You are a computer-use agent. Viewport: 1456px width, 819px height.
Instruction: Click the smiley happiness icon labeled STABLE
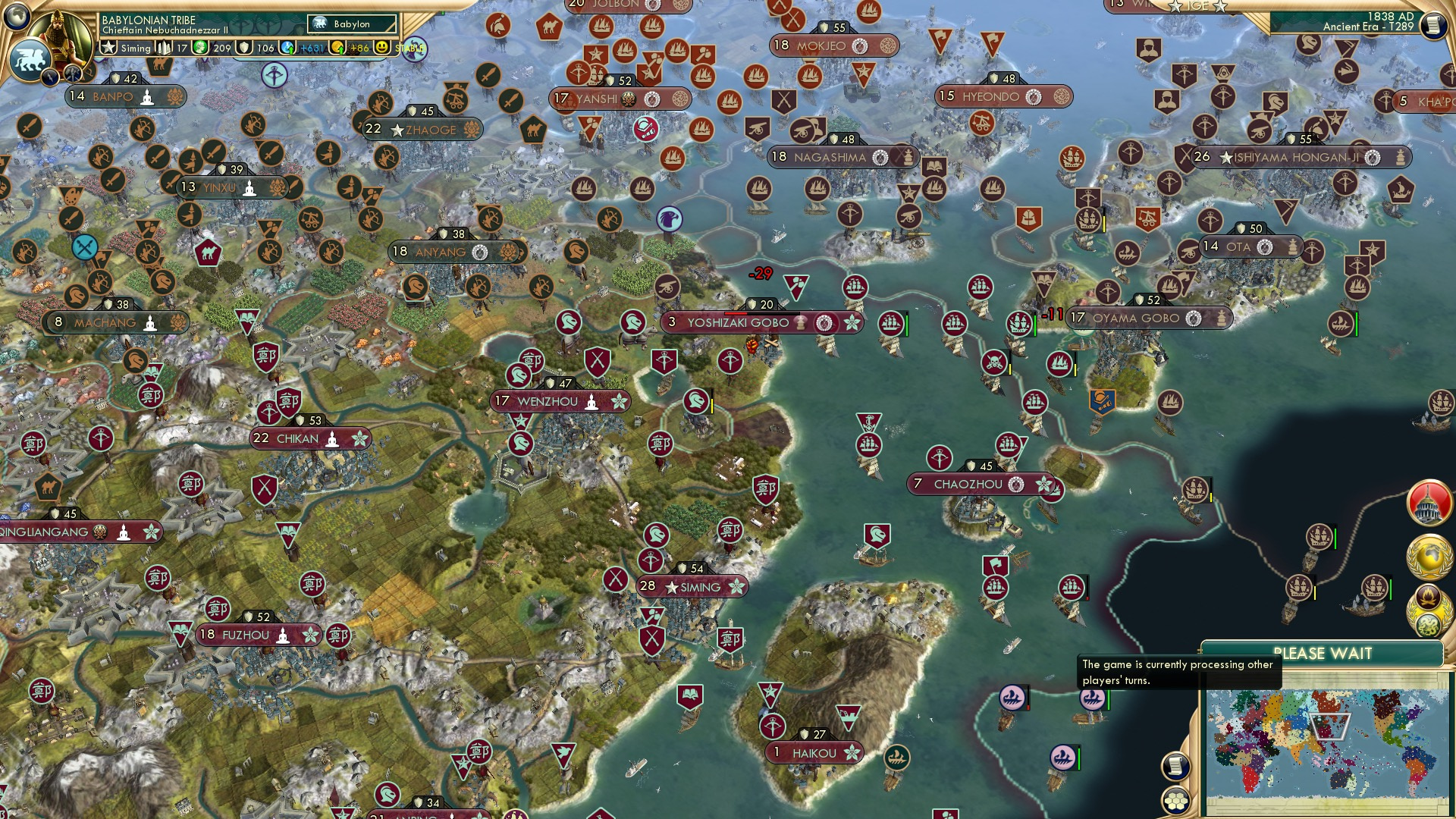coord(382,48)
